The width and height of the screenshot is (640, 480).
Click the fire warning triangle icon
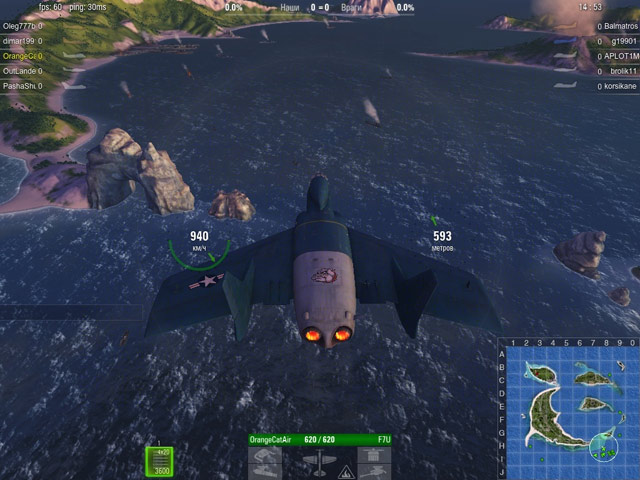346,470
